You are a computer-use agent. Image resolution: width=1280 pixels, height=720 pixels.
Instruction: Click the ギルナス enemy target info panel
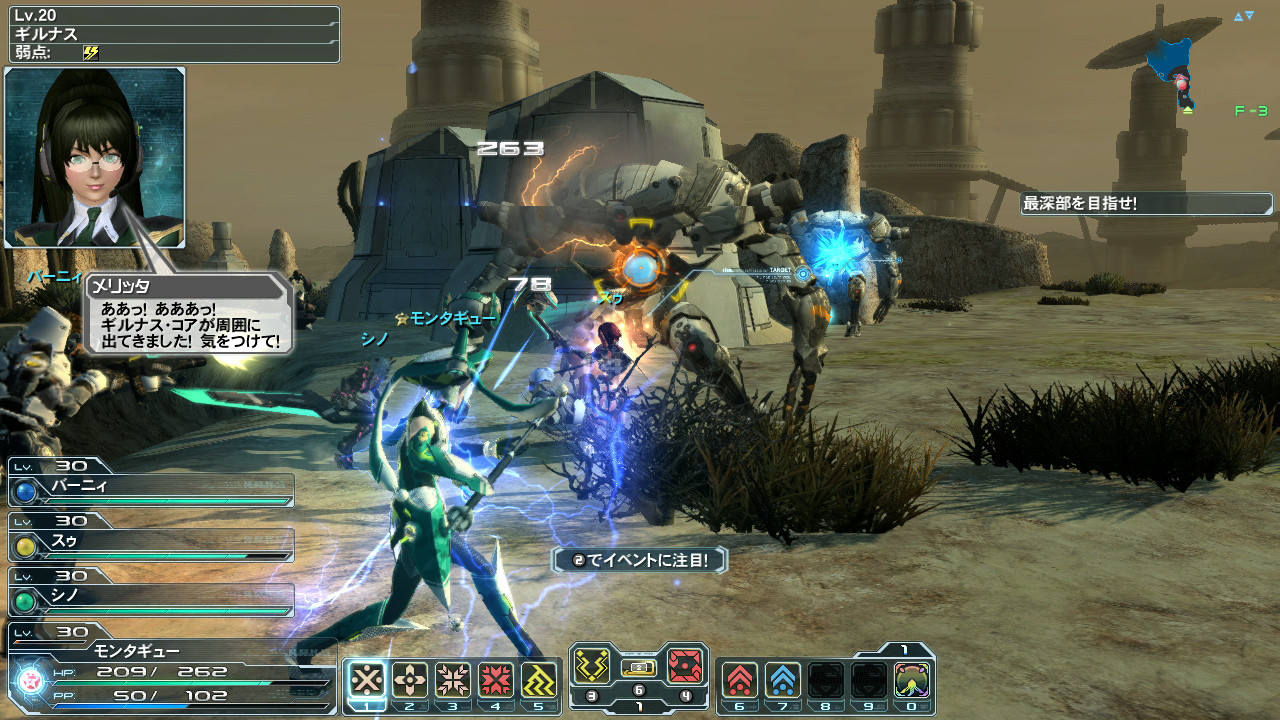(170, 34)
